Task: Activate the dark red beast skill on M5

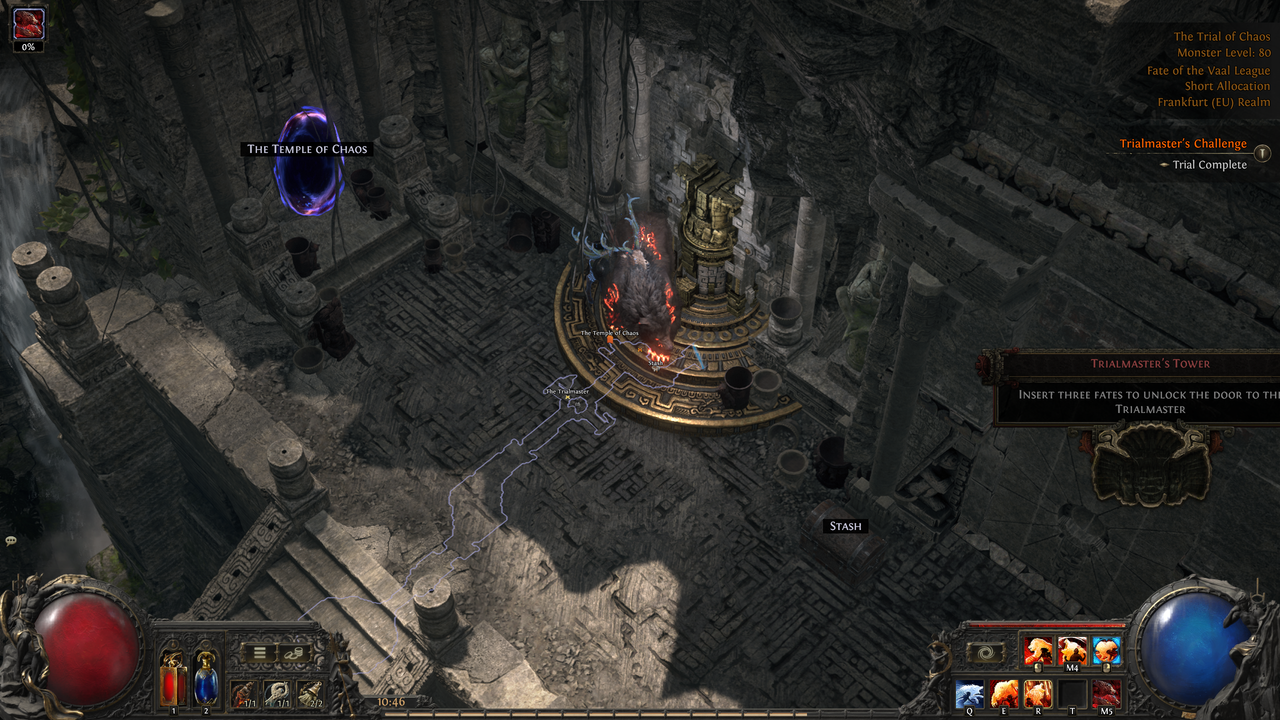Action: coord(1106,693)
